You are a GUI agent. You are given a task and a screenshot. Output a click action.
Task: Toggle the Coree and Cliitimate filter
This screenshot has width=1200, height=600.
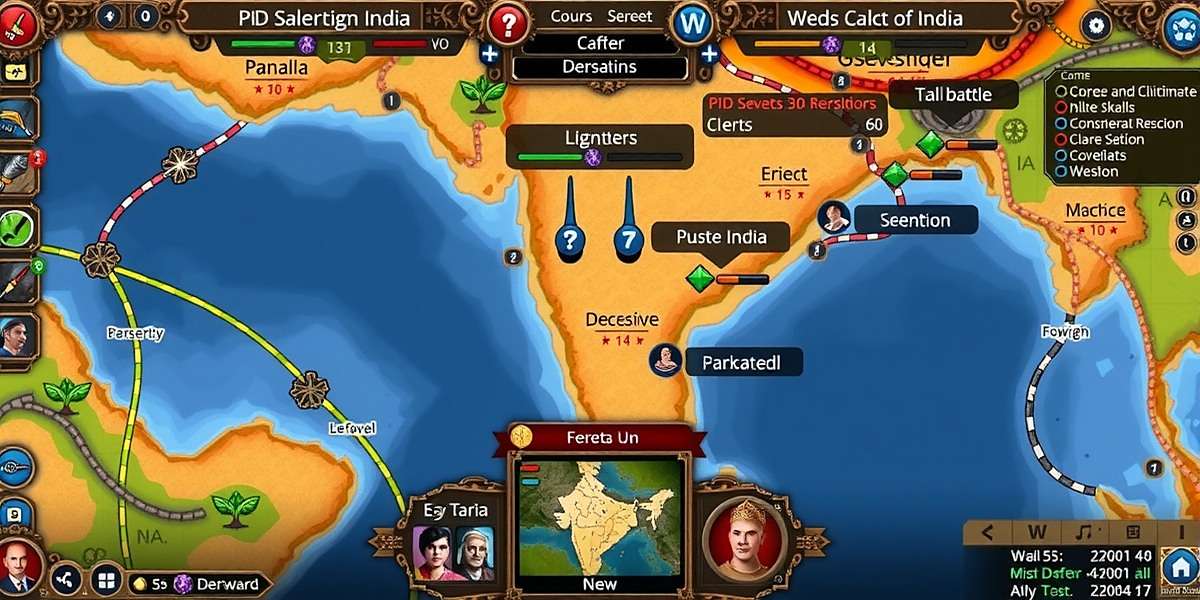pyautogui.click(x=1118, y=91)
